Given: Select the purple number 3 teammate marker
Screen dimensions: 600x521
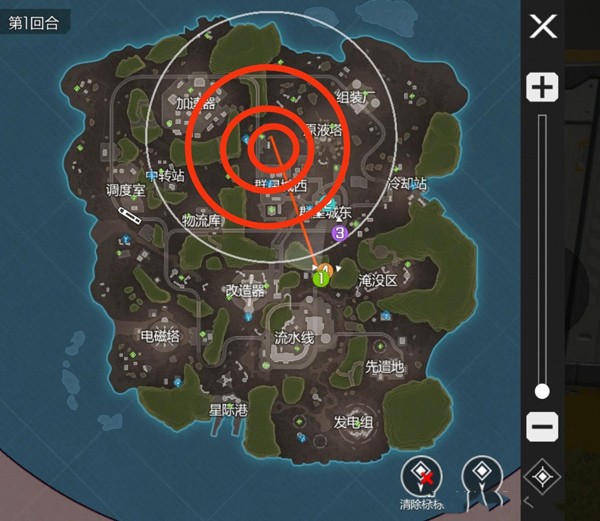Looking at the screenshot, I should point(340,233).
